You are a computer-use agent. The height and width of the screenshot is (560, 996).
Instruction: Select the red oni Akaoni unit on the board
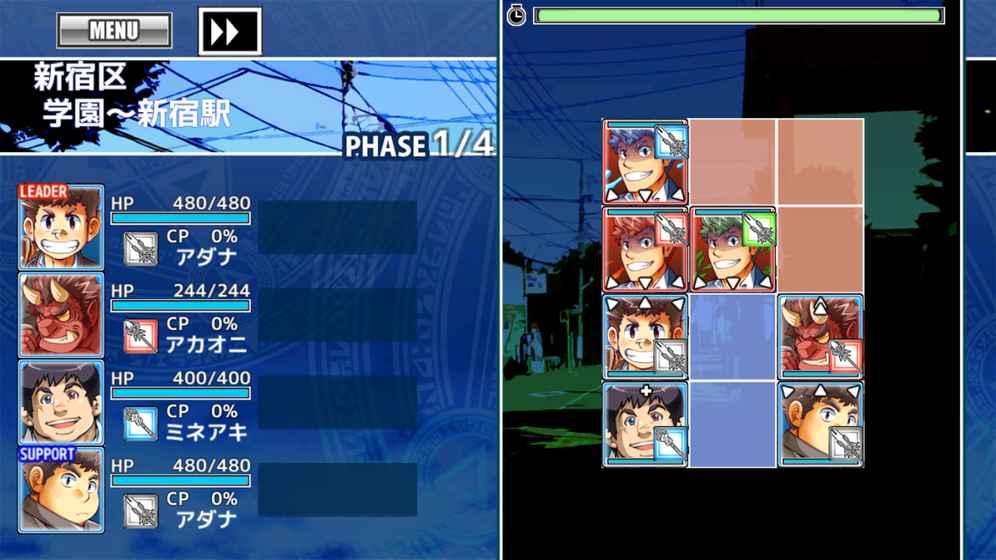[x=820, y=337]
